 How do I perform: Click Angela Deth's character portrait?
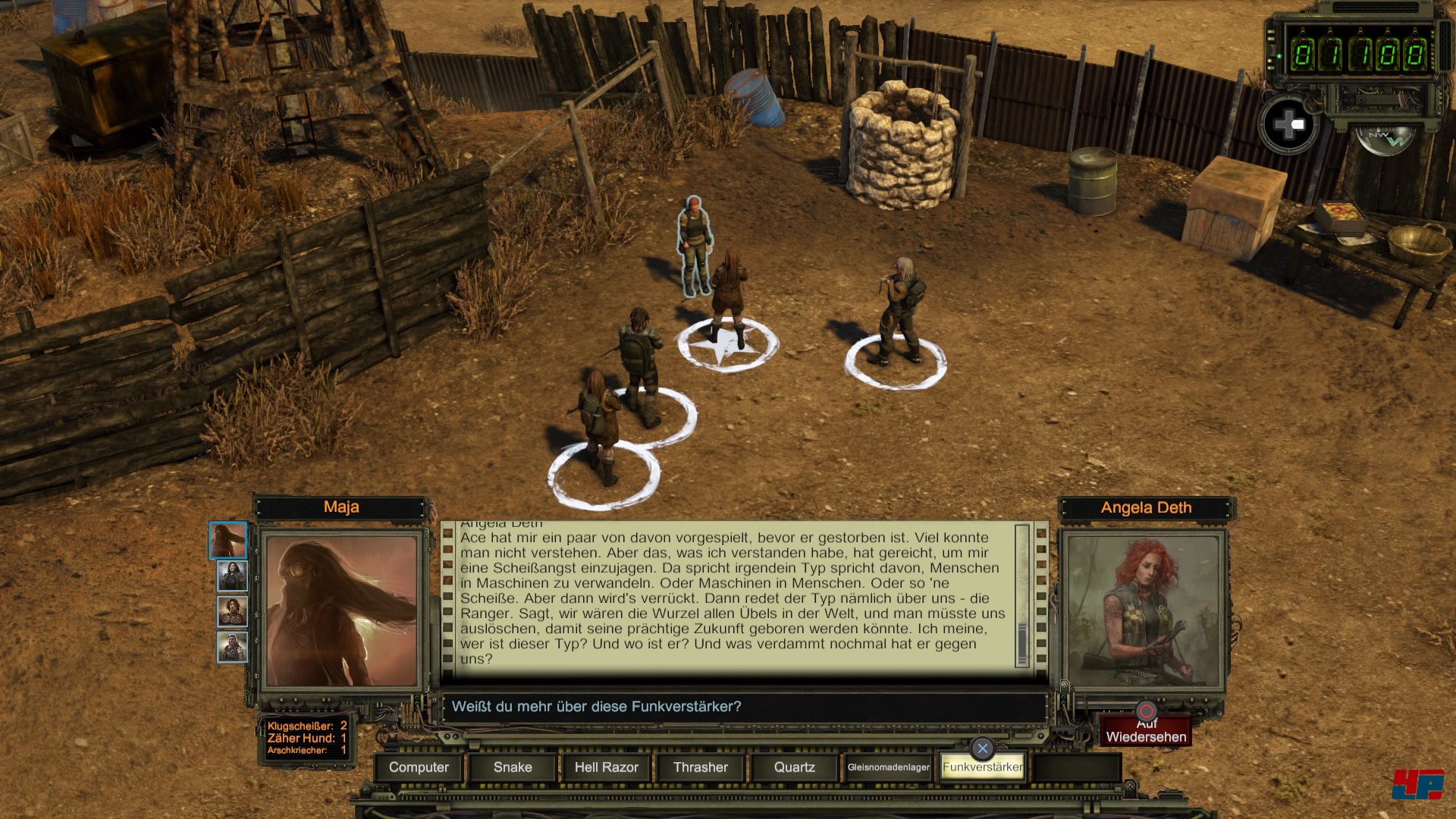pyautogui.click(x=1144, y=610)
